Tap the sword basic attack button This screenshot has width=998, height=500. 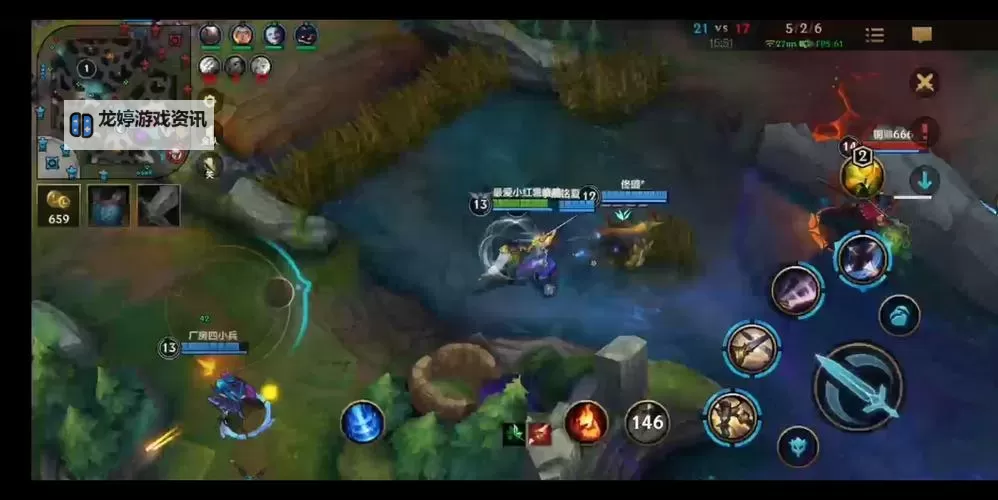point(858,387)
